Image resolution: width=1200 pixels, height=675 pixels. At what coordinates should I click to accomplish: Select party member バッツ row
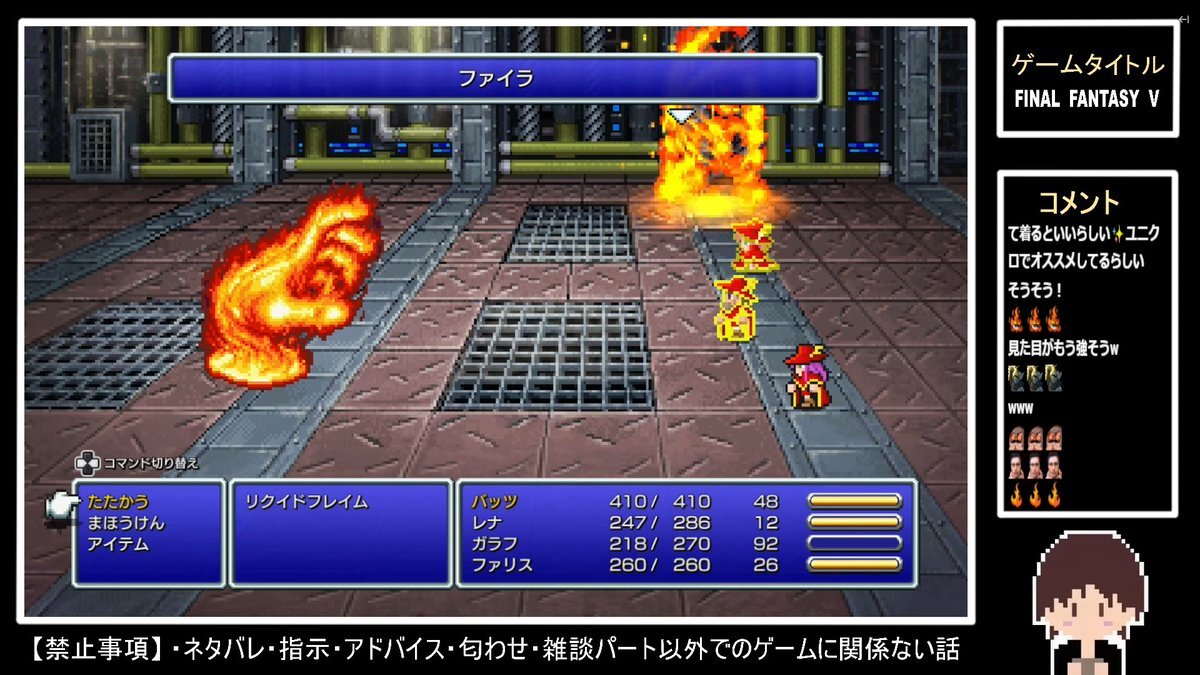coord(495,502)
